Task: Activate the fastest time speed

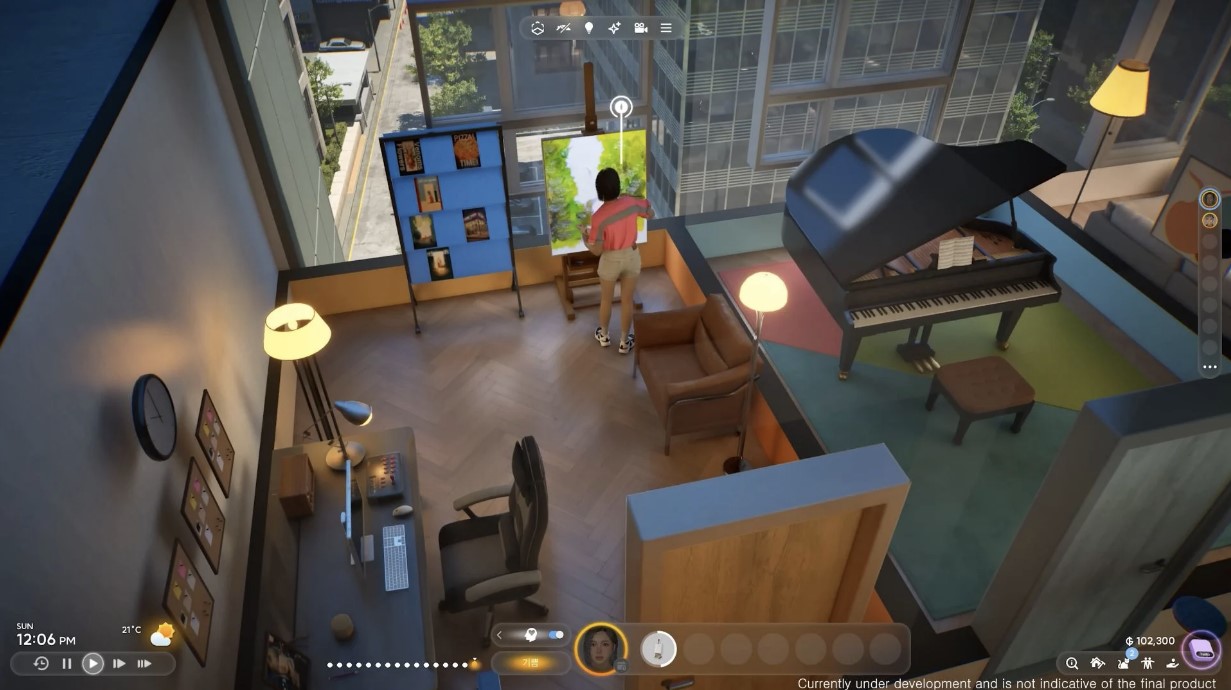Action: coord(145,663)
